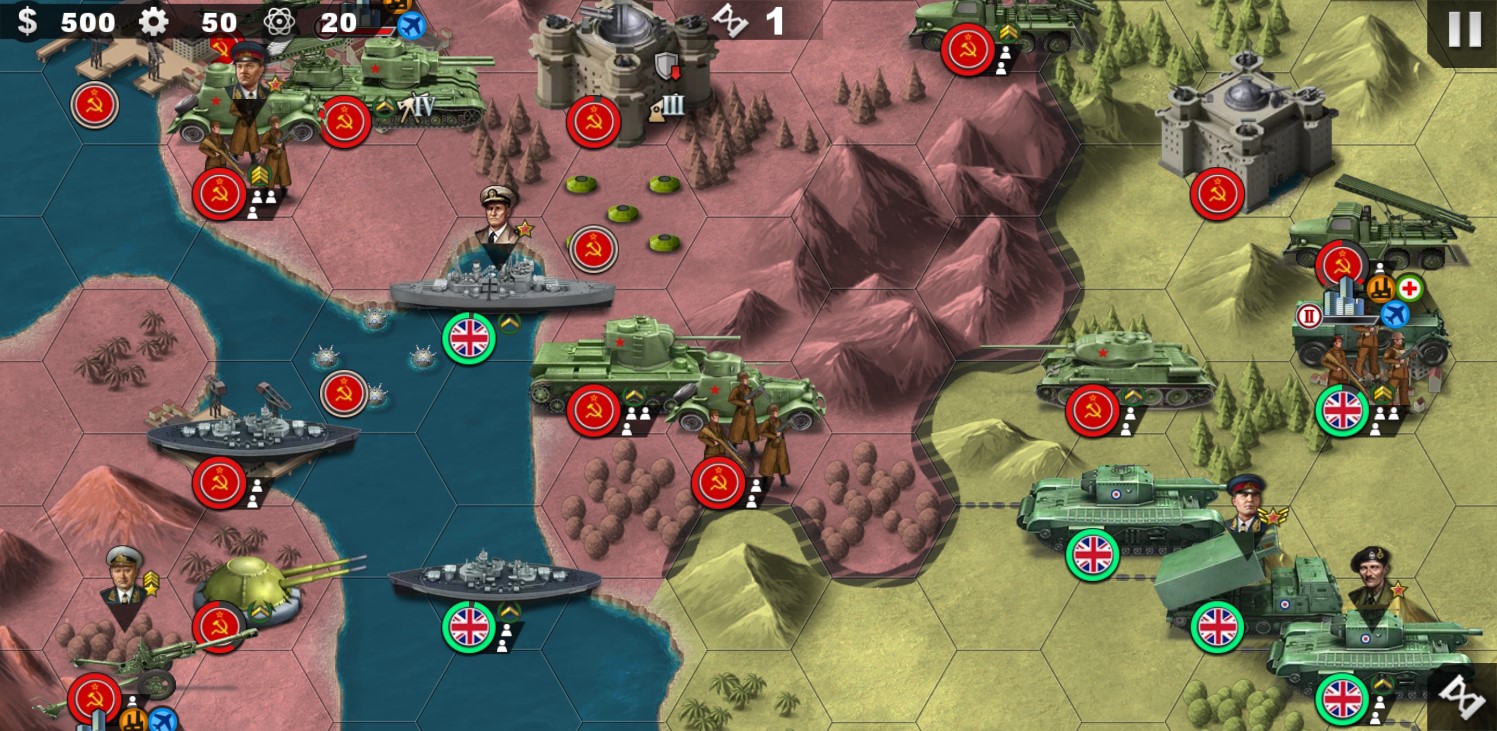The width and height of the screenshot is (1497, 731).
Task: Select the British flag under the destroyer
Action: tap(471, 629)
